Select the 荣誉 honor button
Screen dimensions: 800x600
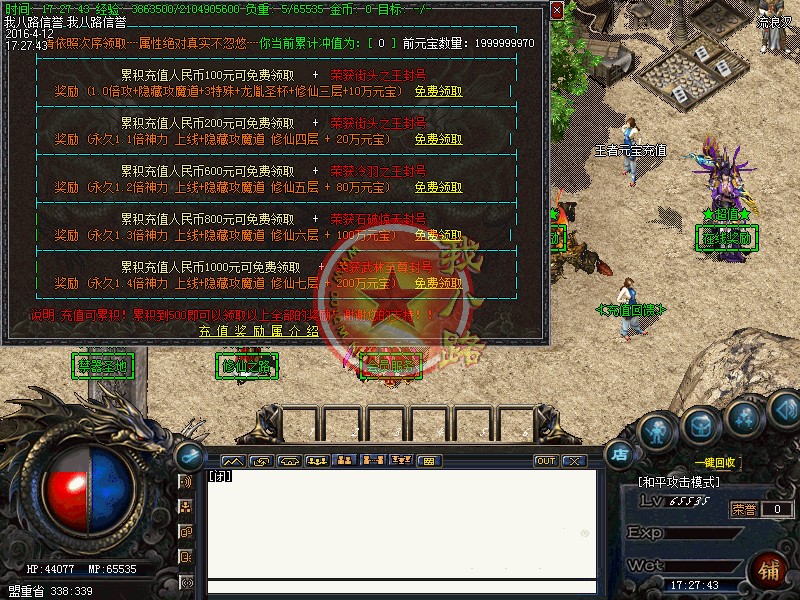coord(742,509)
